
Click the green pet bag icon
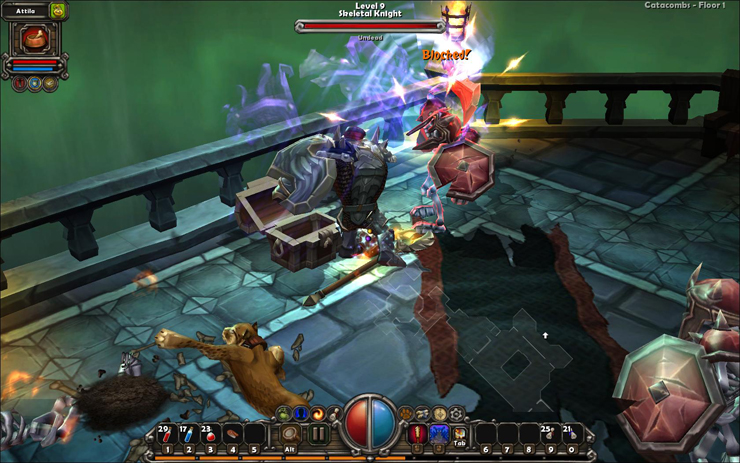(x=59, y=12)
